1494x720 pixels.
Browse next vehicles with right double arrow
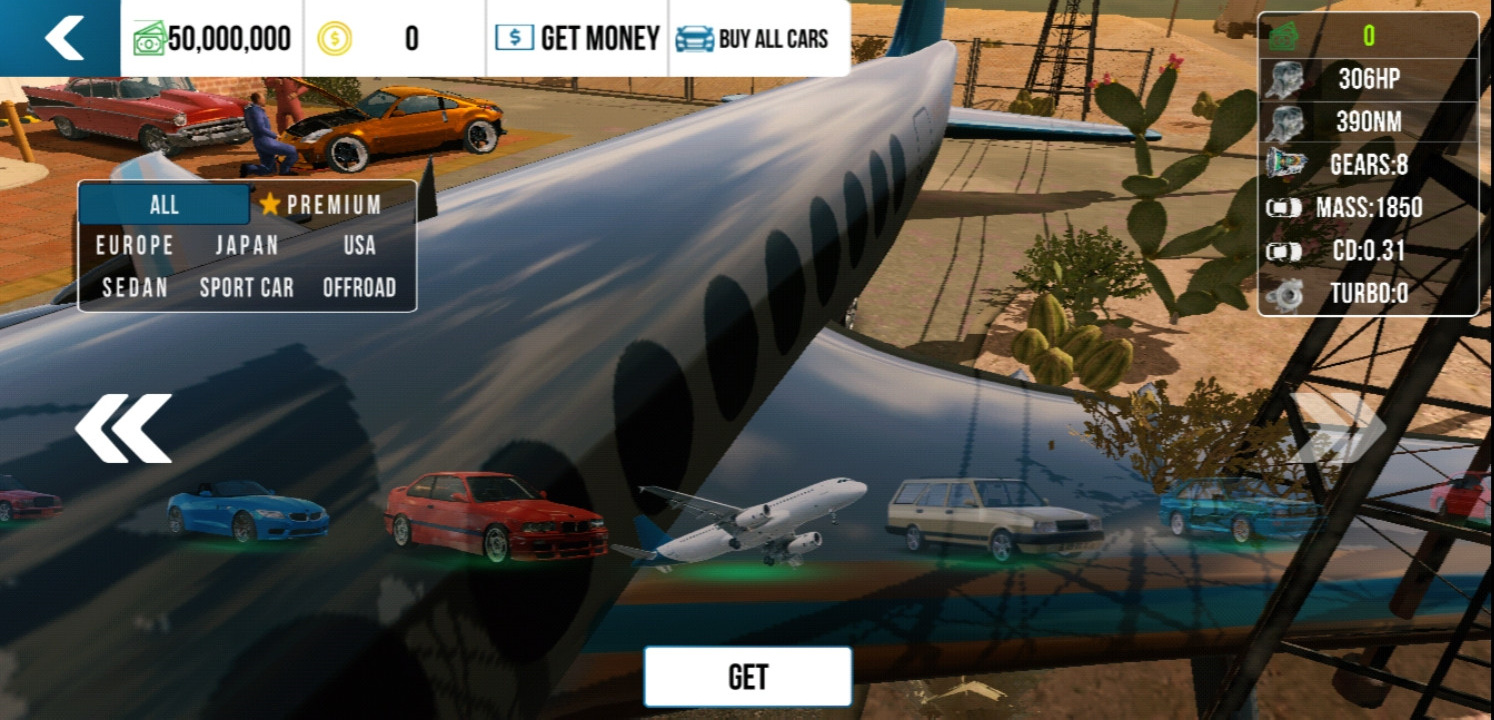tap(1337, 428)
